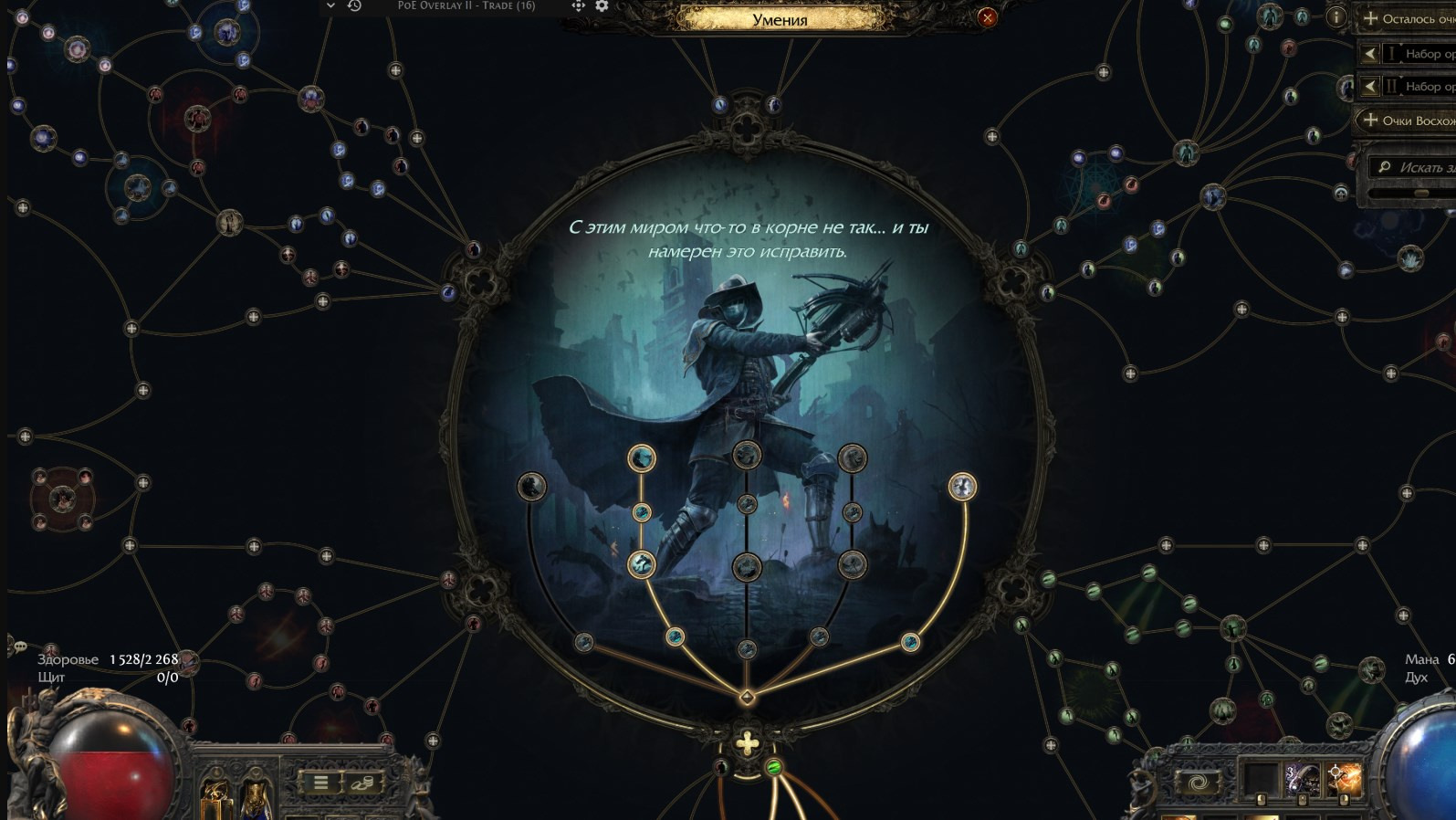The image size is (1456, 820).
Task: Open PoE Overlay settings gear
Action: [x=602, y=6]
